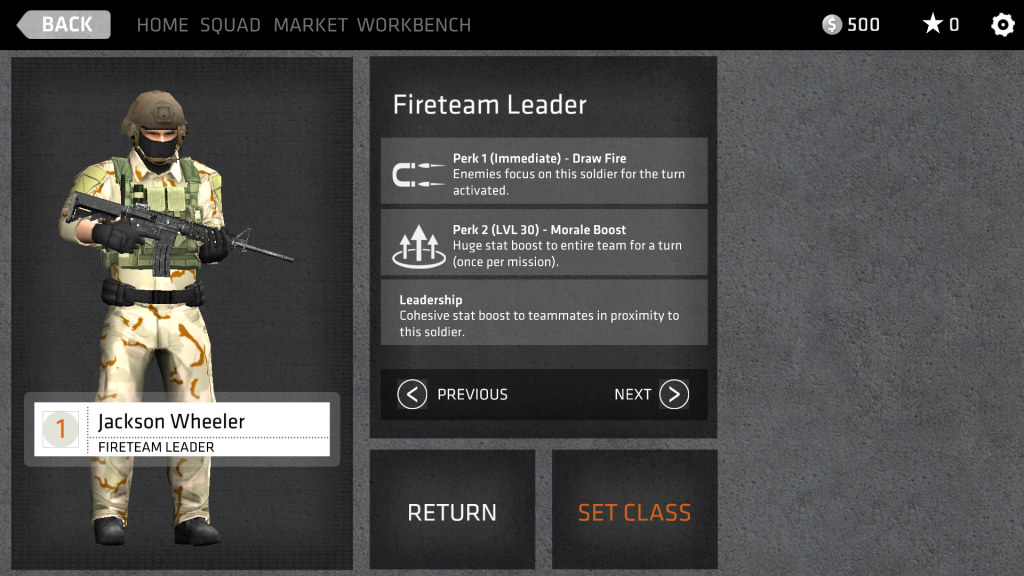Go to the WORKBENCH
Image resolution: width=1024 pixels, height=576 pixels.
(414, 25)
